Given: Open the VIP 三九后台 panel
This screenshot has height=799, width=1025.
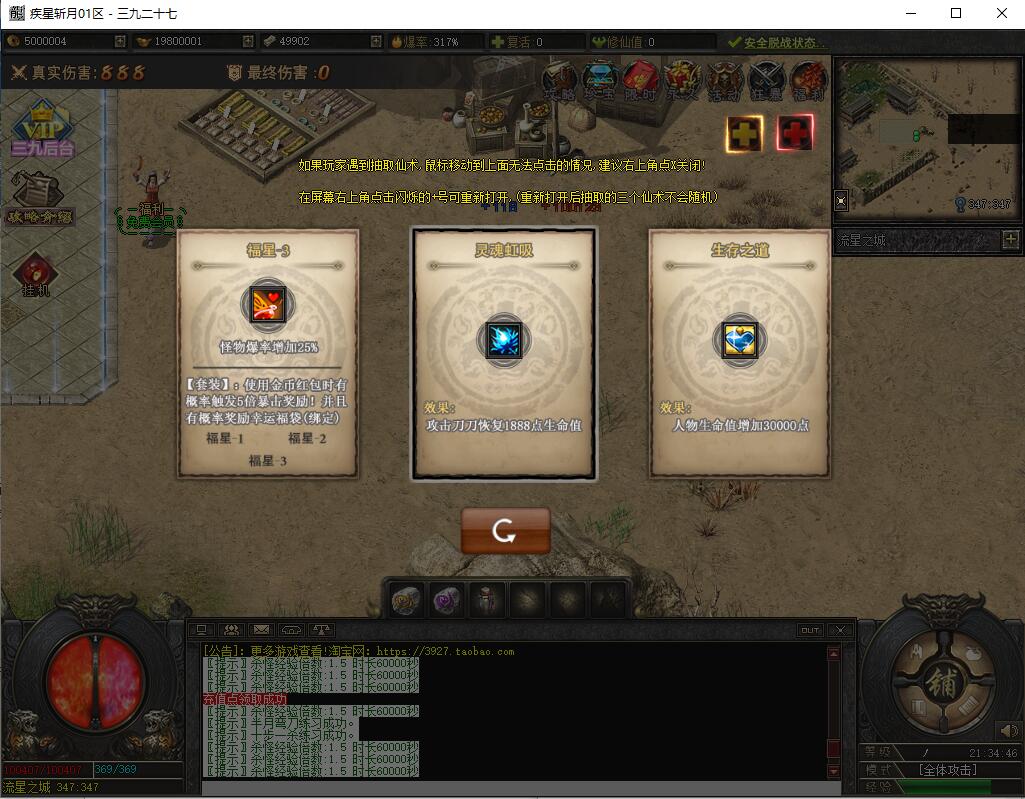Looking at the screenshot, I should [42, 132].
